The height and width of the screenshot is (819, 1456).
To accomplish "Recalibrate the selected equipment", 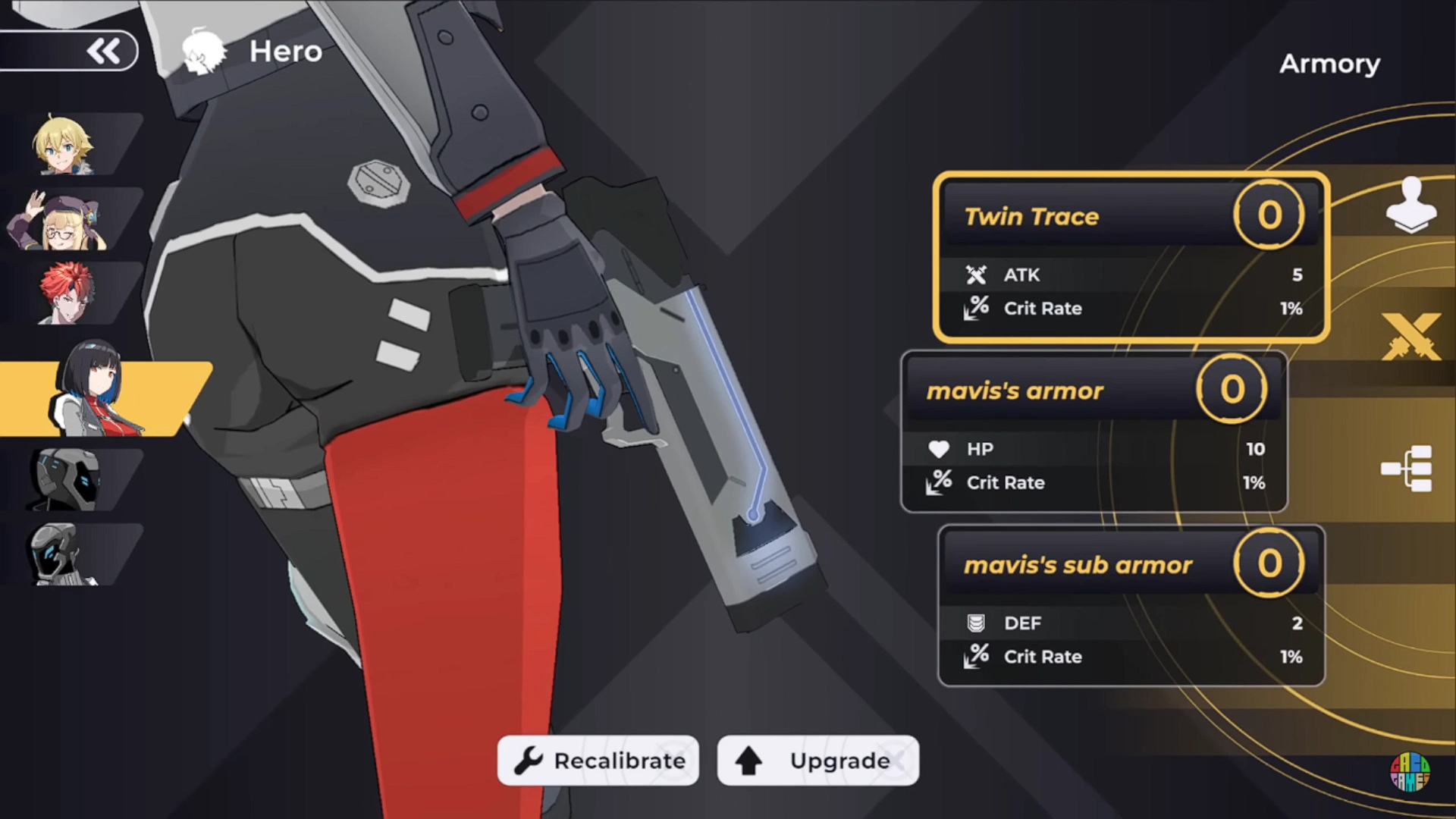I will (x=598, y=761).
